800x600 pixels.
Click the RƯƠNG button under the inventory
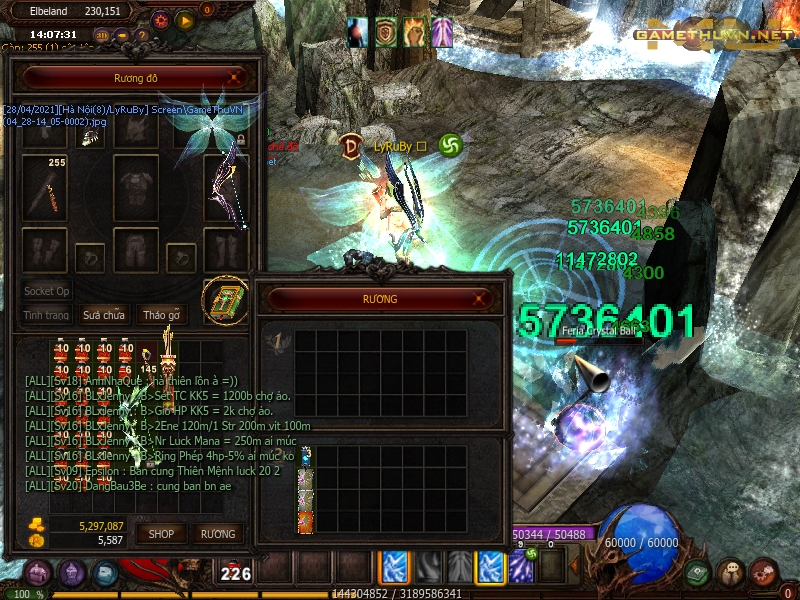217,534
